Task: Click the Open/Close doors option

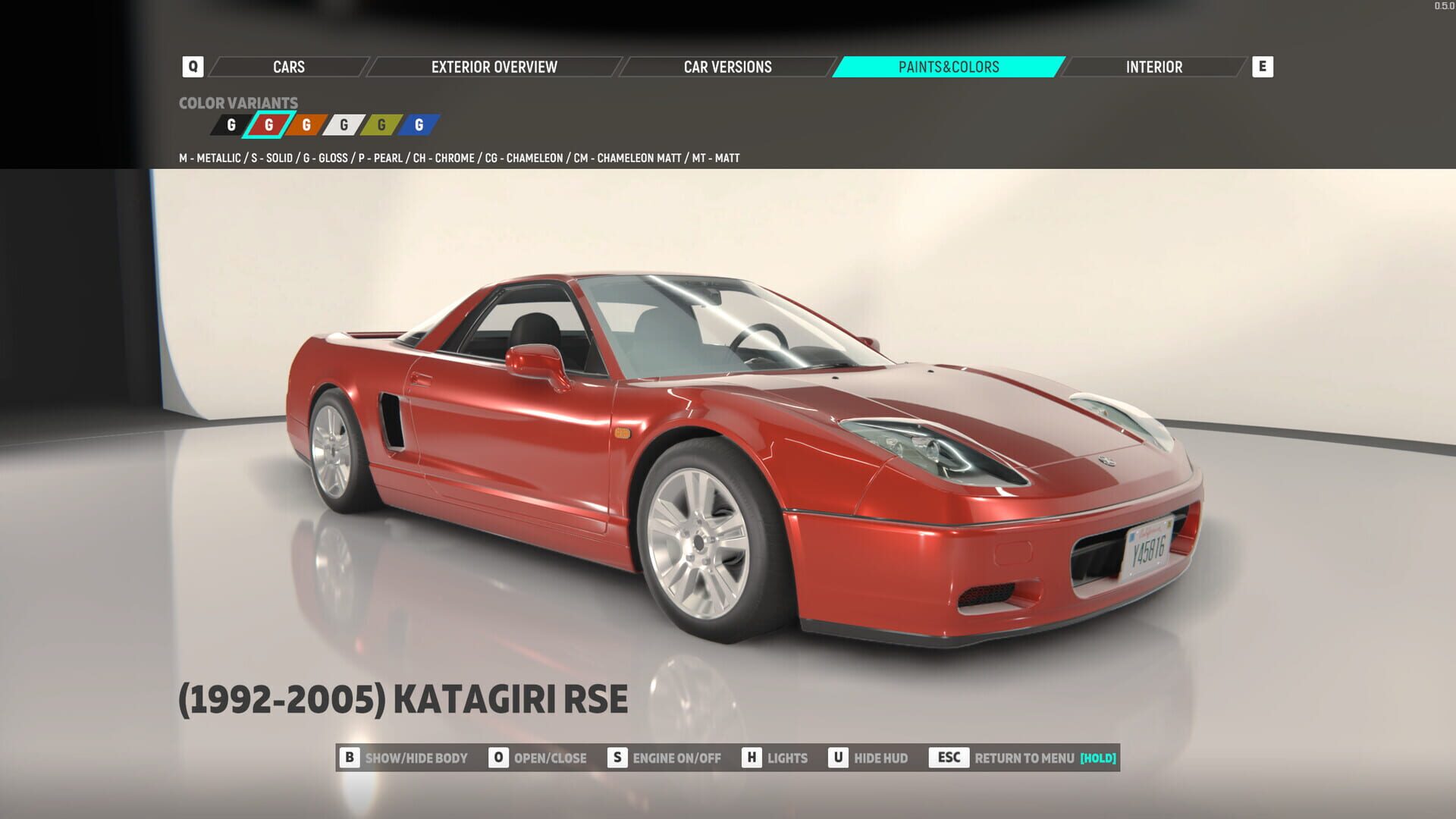Action: (x=538, y=758)
